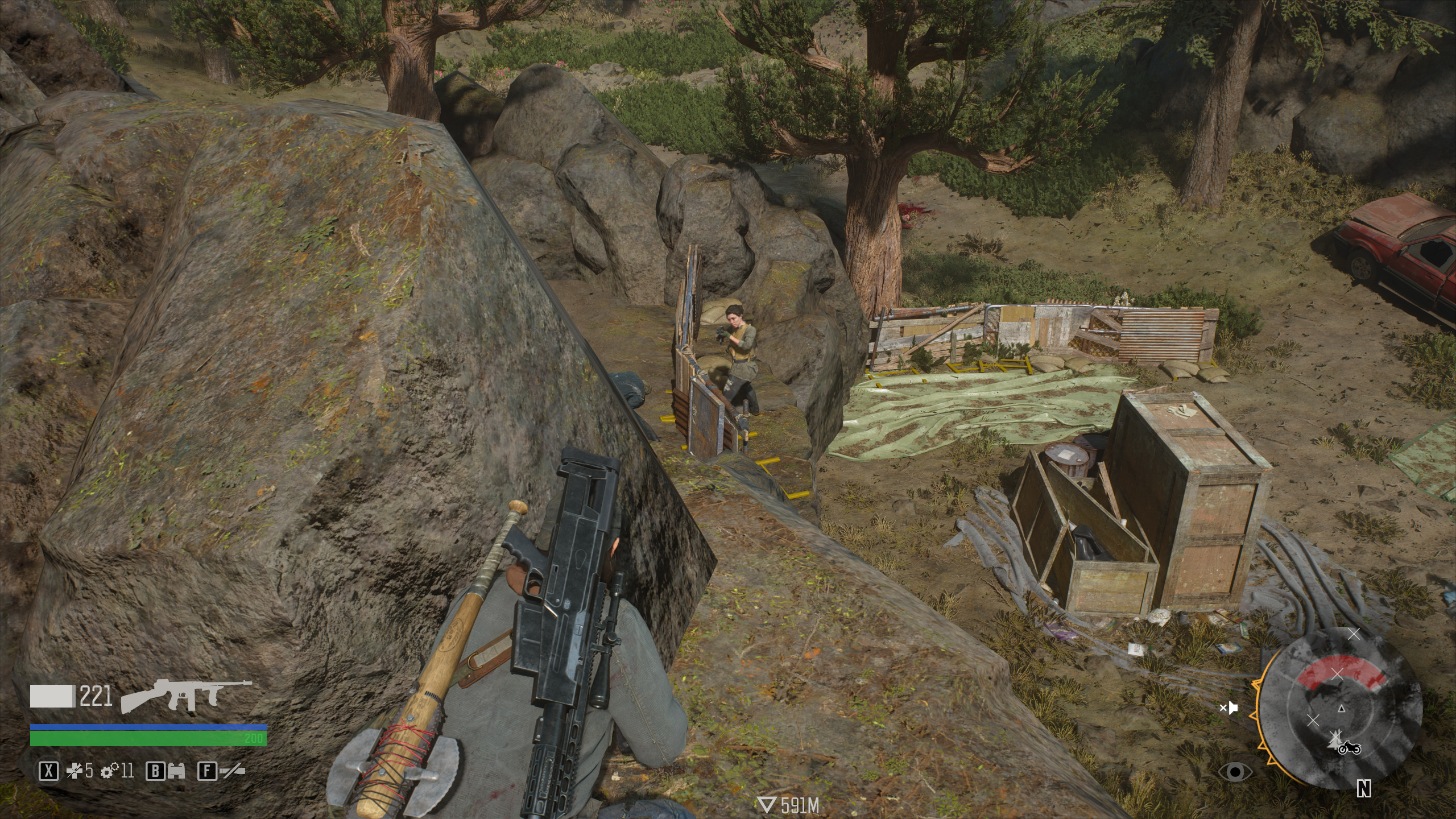
Task: Click the eye visibility indicator
Action: [x=1235, y=772]
